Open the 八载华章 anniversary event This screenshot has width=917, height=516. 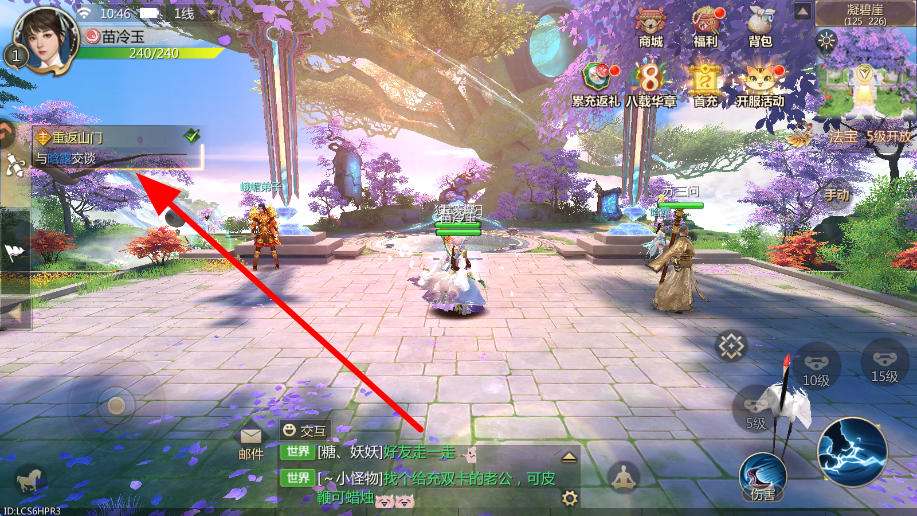pos(651,80)
